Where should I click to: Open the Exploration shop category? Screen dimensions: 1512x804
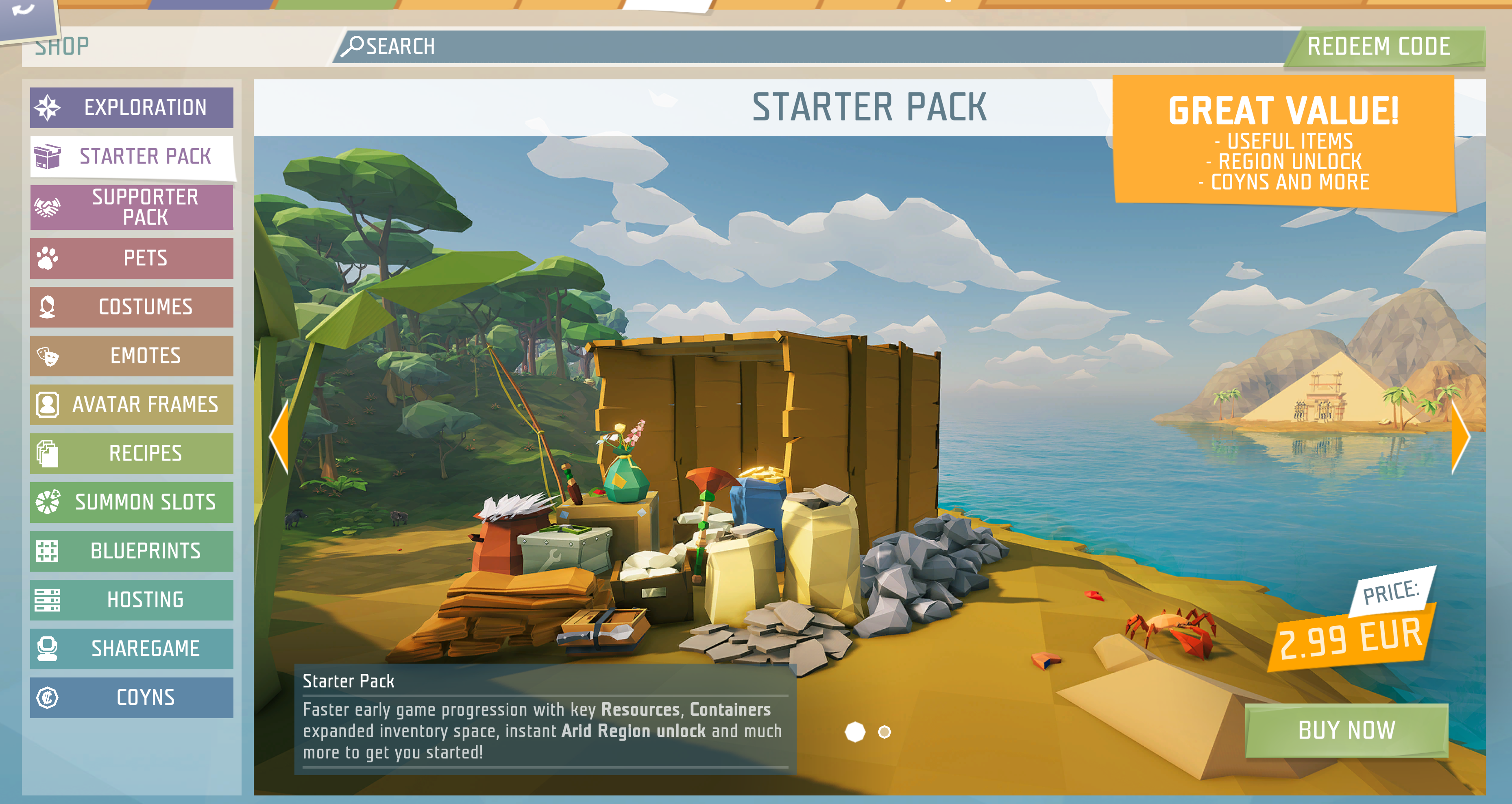coord(131,107)
